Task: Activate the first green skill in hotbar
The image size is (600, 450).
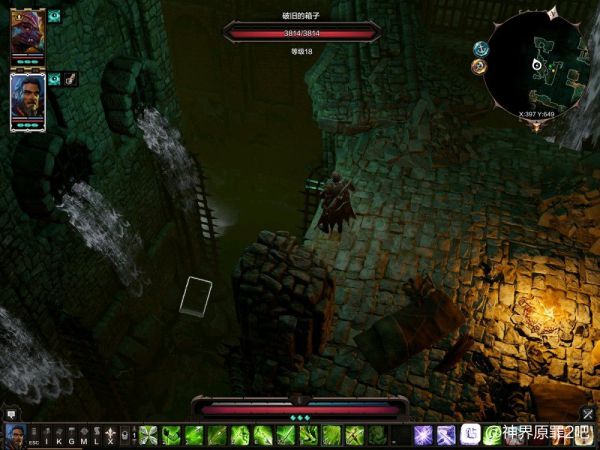Action: [x=149, y=435]
